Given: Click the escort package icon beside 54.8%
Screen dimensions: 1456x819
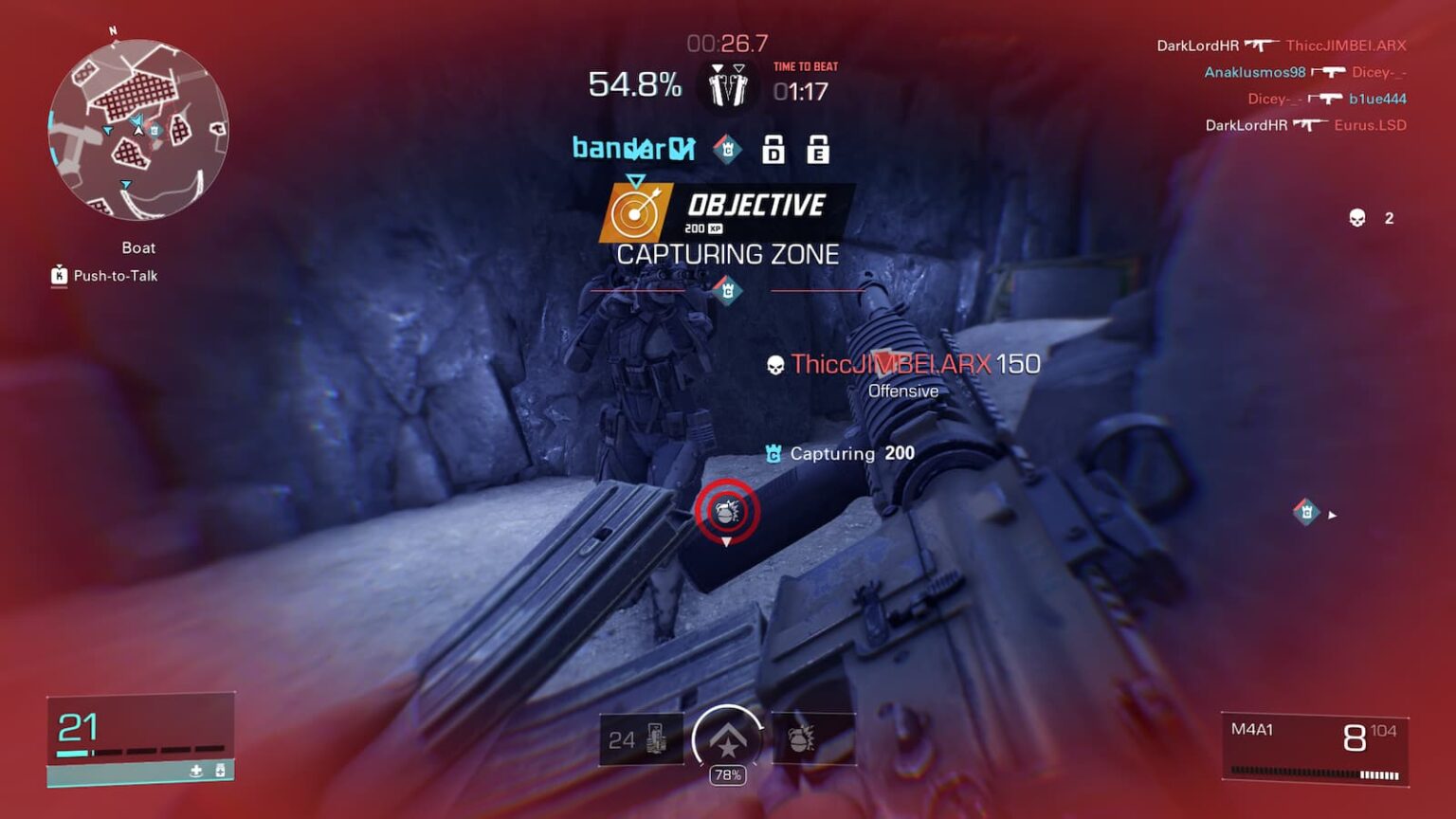Looking at the screenshot, I should [727, 86].
